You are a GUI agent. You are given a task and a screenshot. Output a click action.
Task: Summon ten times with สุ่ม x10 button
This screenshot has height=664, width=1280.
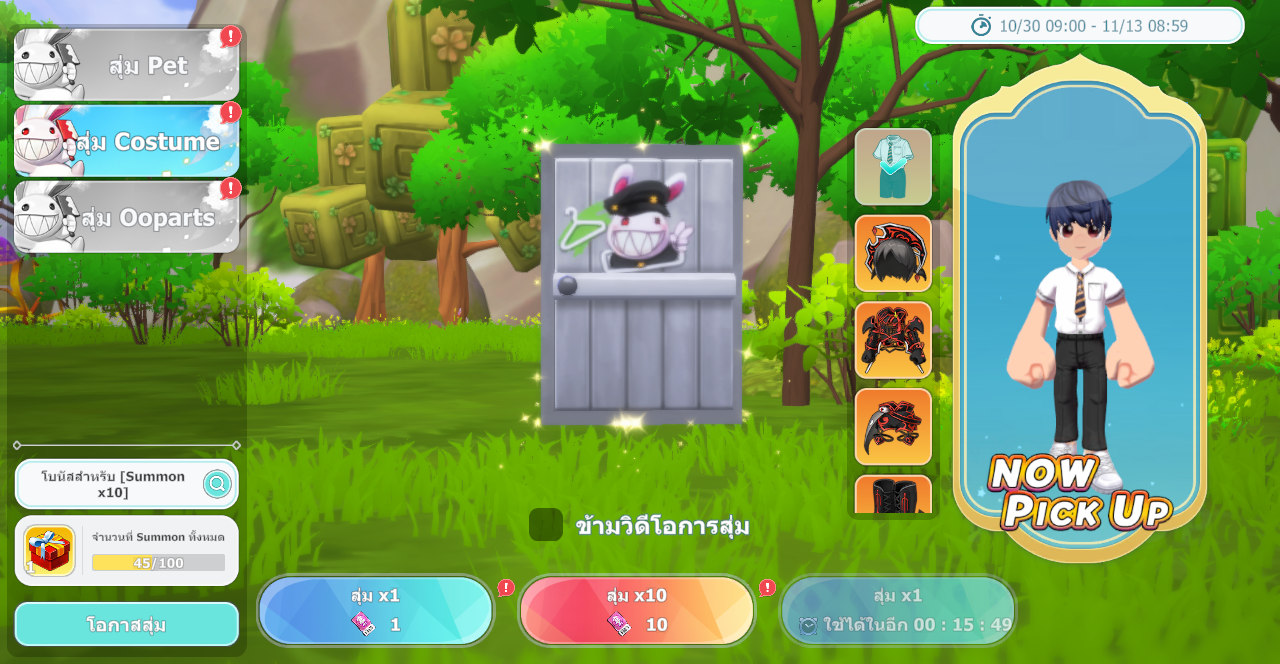click(x=637, y=611)
